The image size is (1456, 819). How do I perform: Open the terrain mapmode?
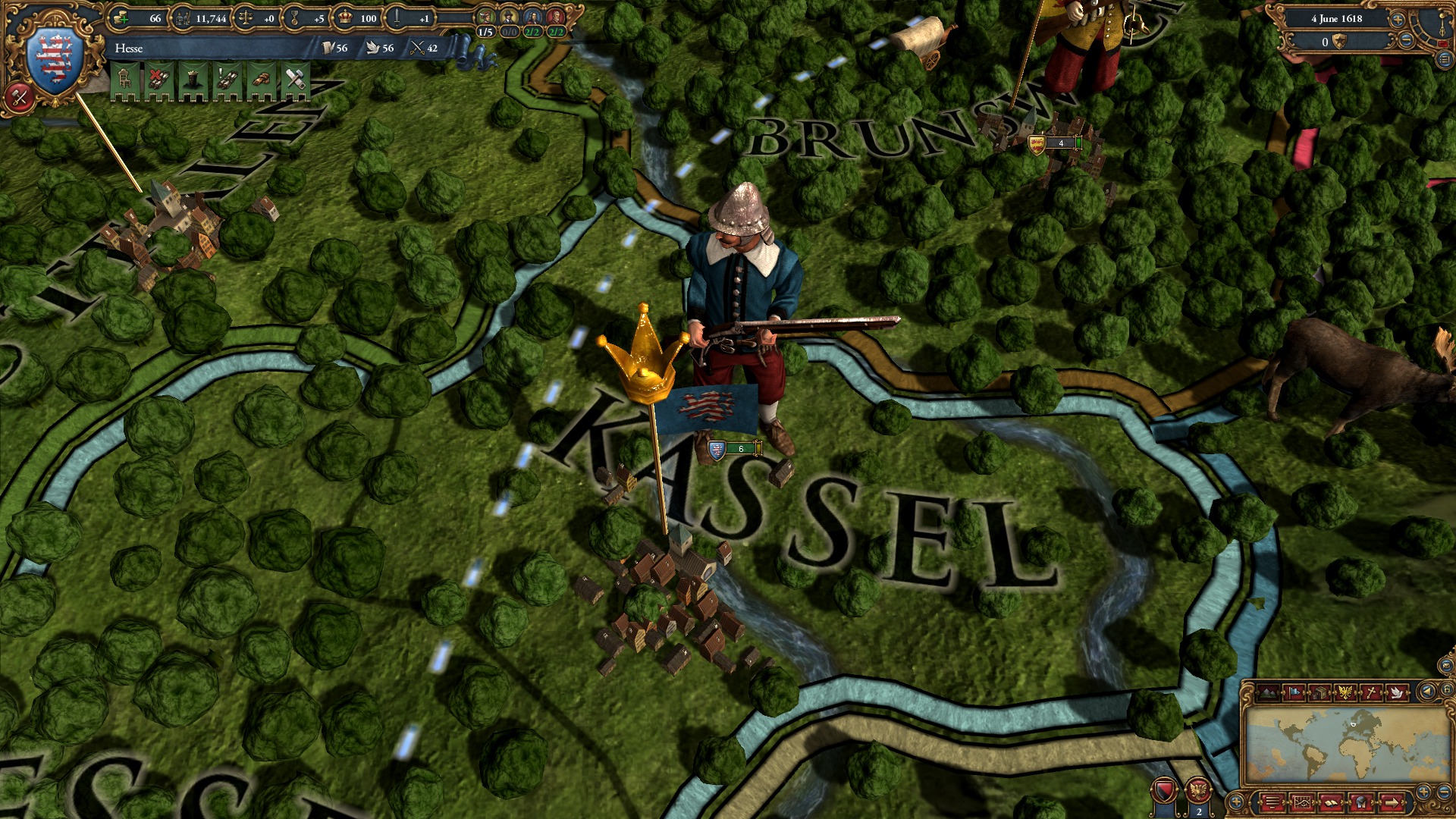pos(1268,693)
